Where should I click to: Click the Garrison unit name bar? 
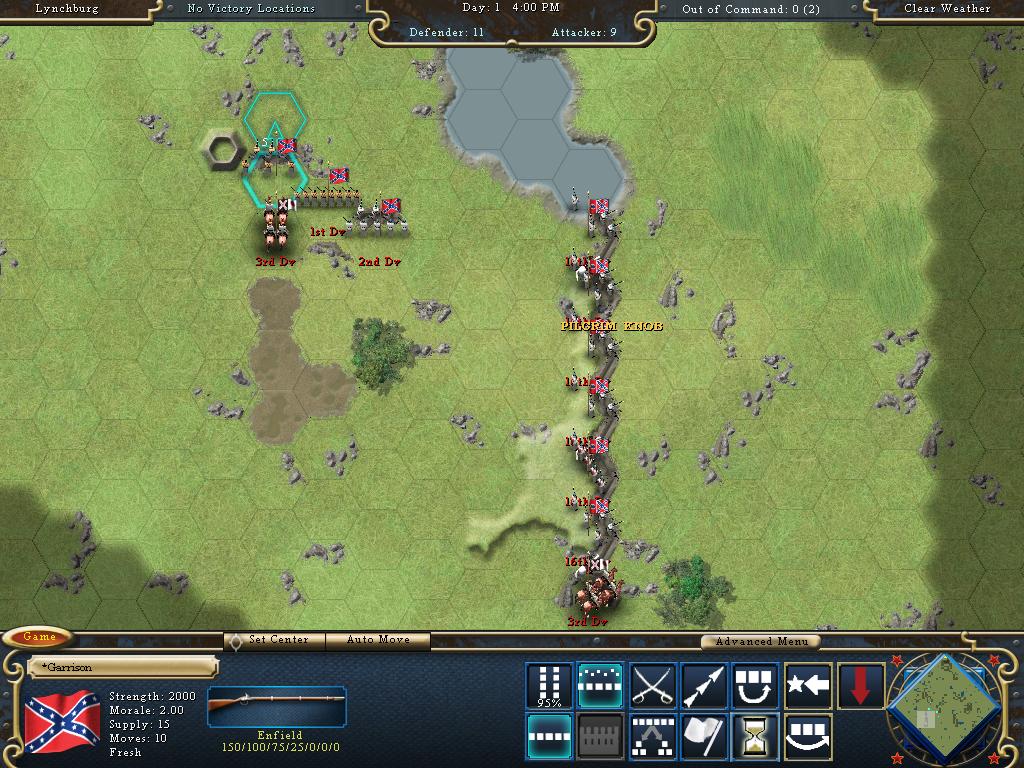(x=123, y=667)
